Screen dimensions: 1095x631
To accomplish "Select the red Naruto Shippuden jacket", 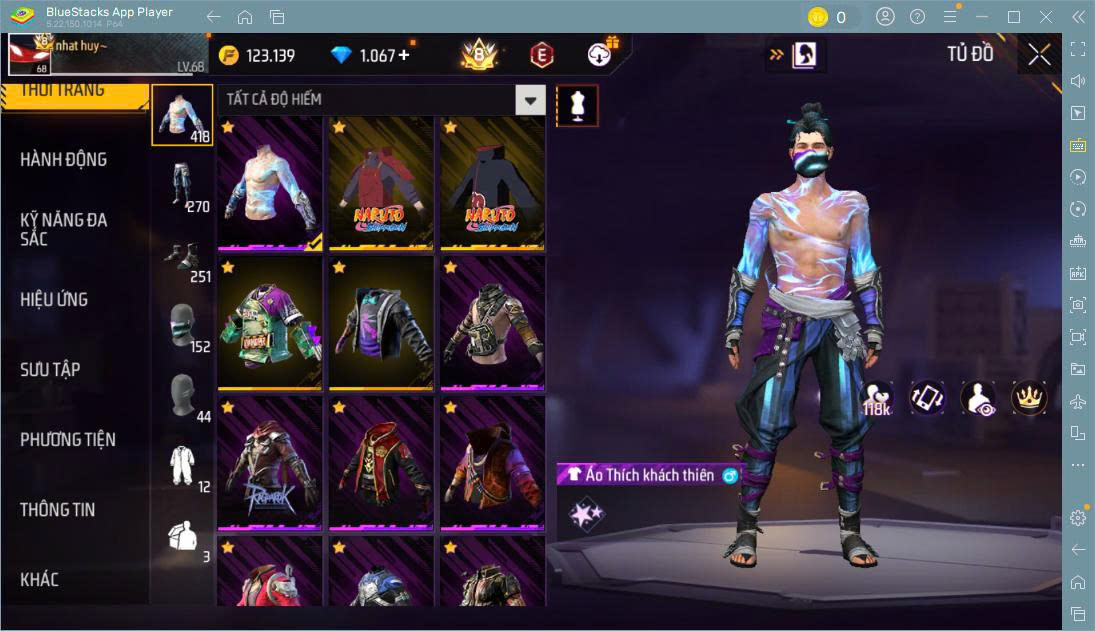I will click(381, 184).
